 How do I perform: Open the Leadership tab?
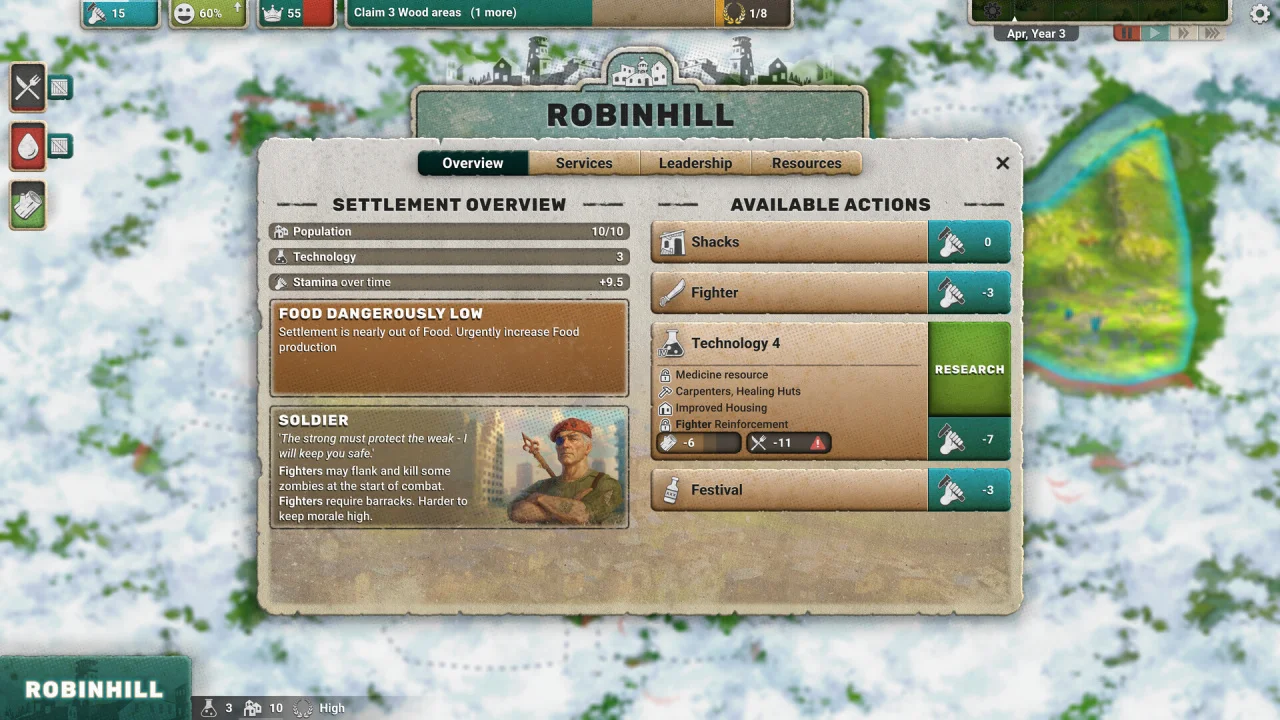click(695, 163)
